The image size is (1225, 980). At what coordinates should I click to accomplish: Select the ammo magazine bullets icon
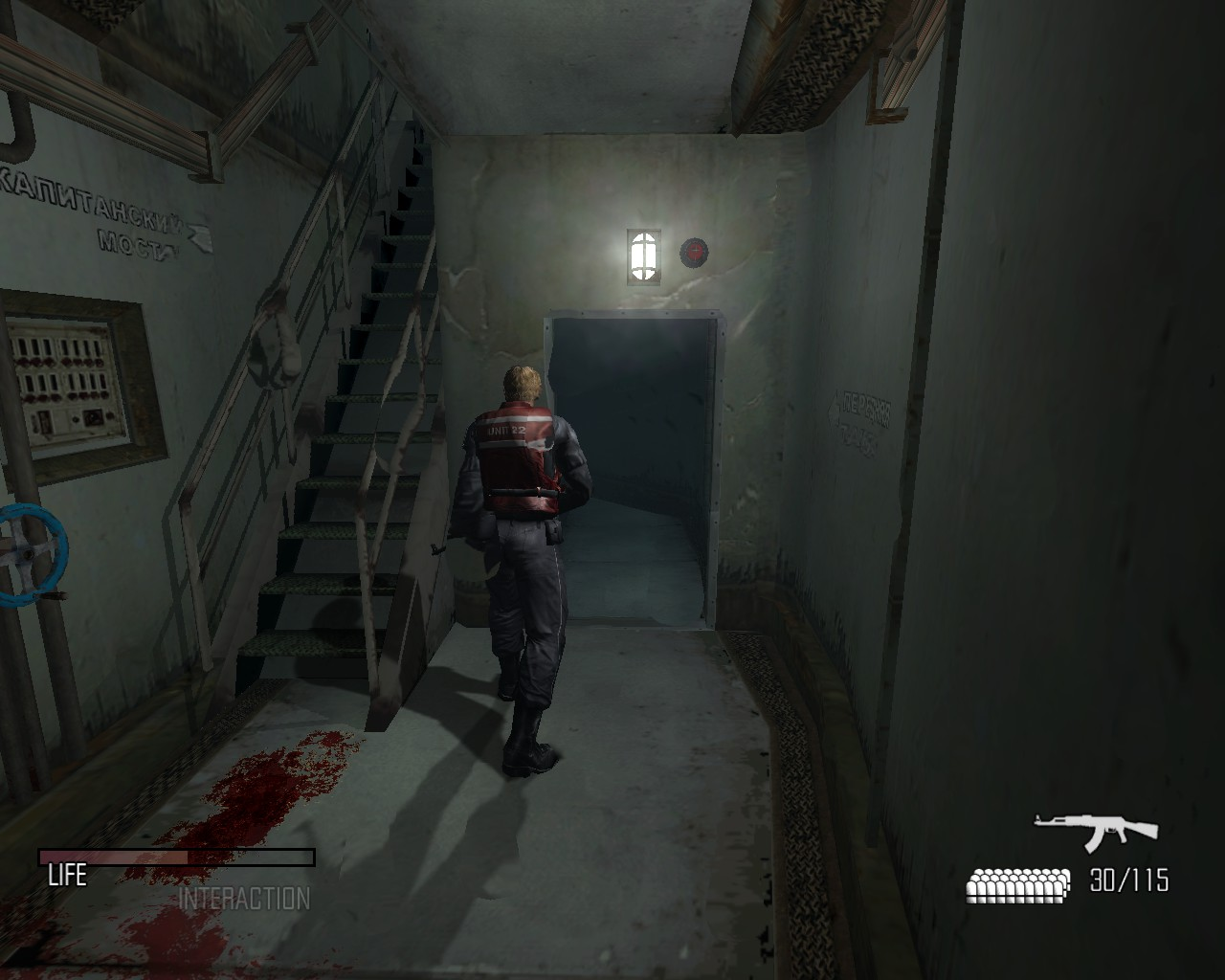point(1016,883)
